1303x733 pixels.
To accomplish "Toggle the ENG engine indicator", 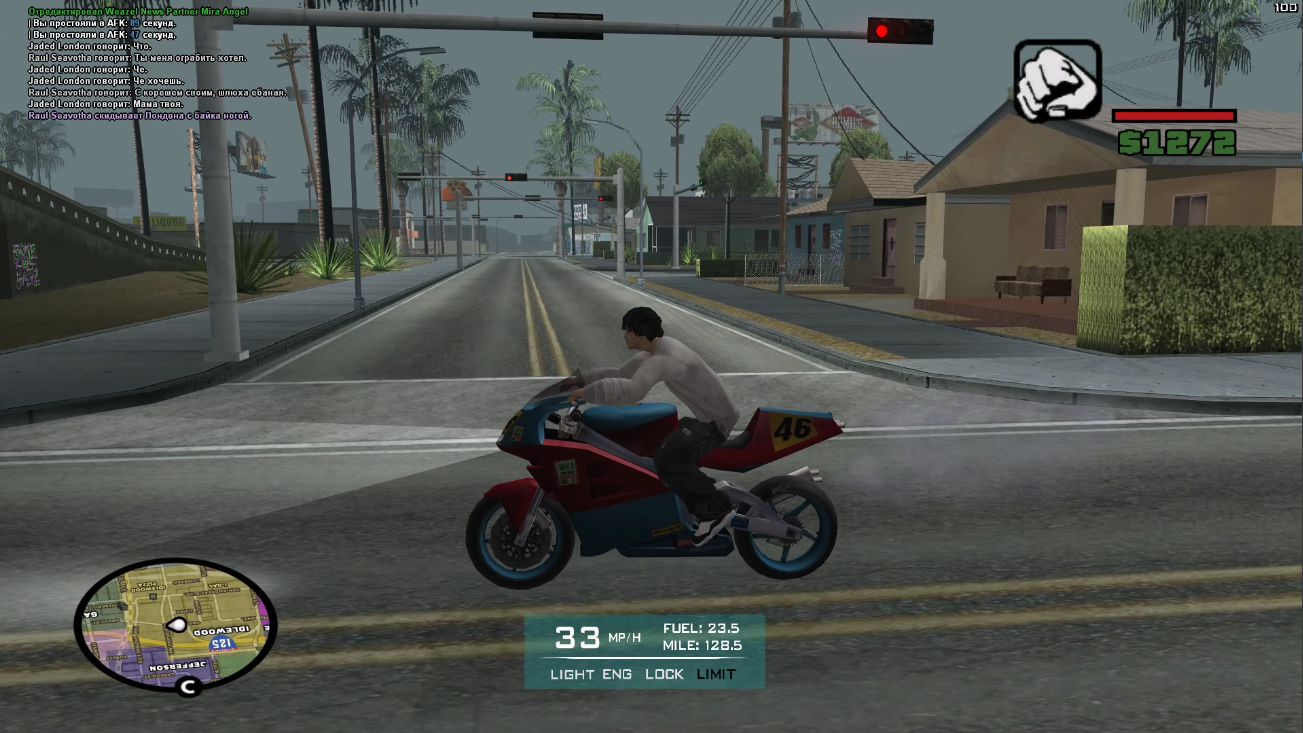I will coord(617,674).
